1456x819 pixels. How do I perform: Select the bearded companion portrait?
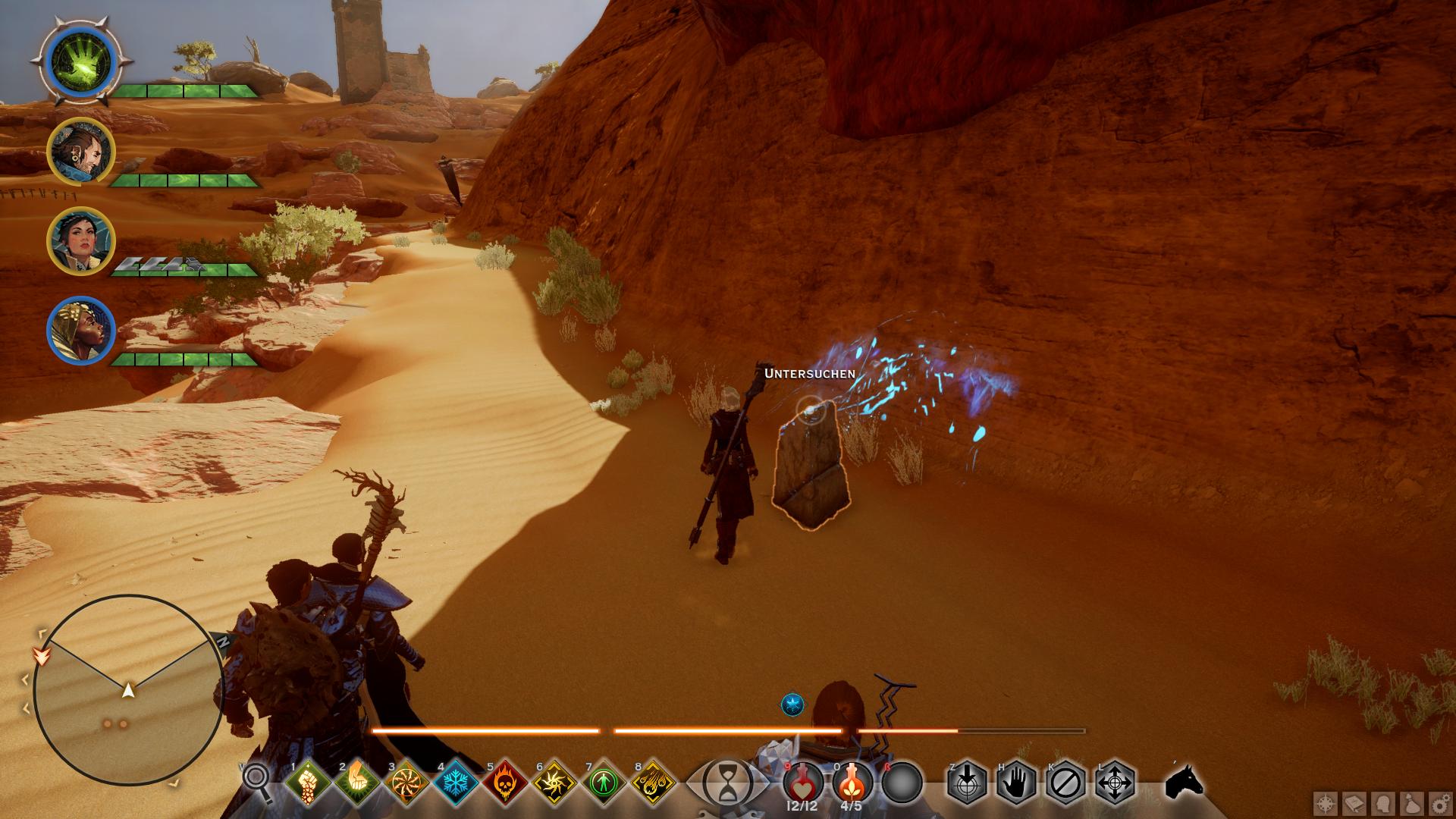(x=81, y=151)
